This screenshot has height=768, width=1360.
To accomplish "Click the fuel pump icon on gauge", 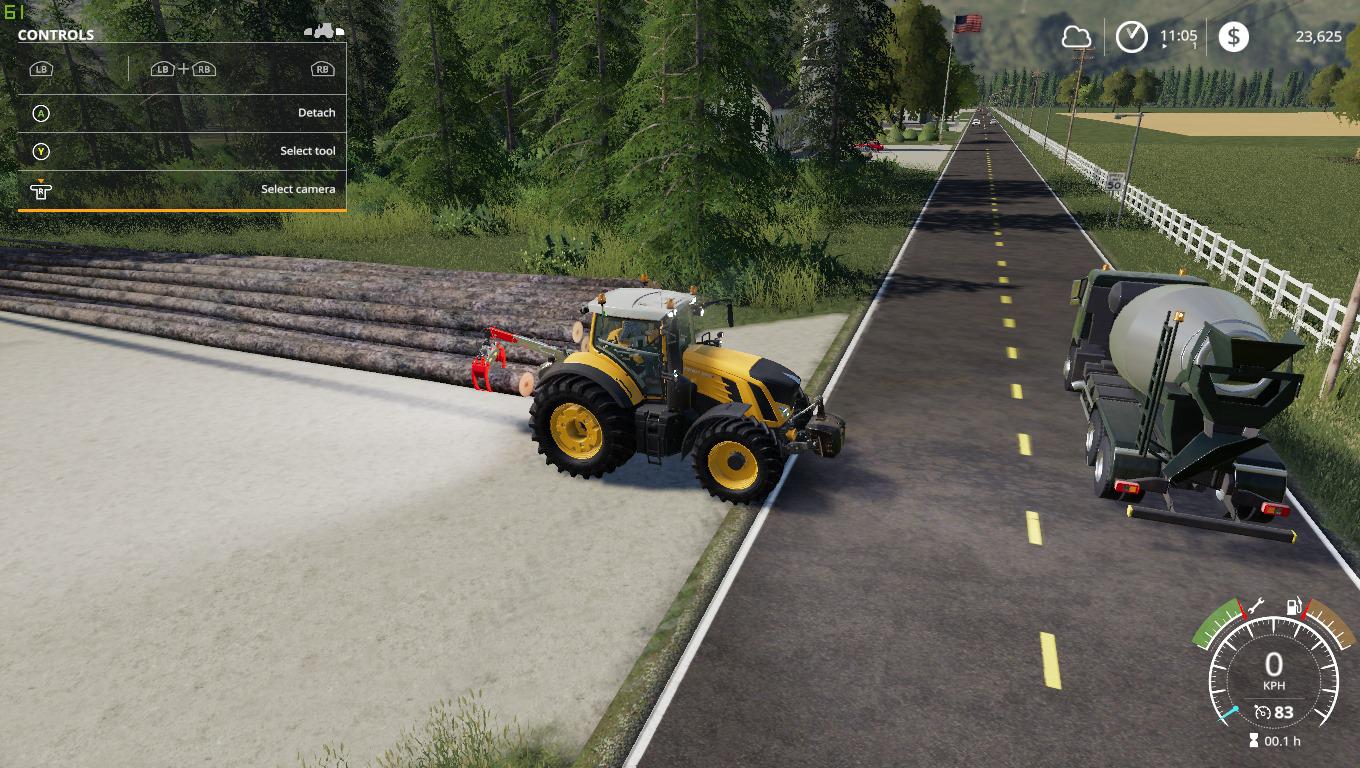I will coord(1295,607).
